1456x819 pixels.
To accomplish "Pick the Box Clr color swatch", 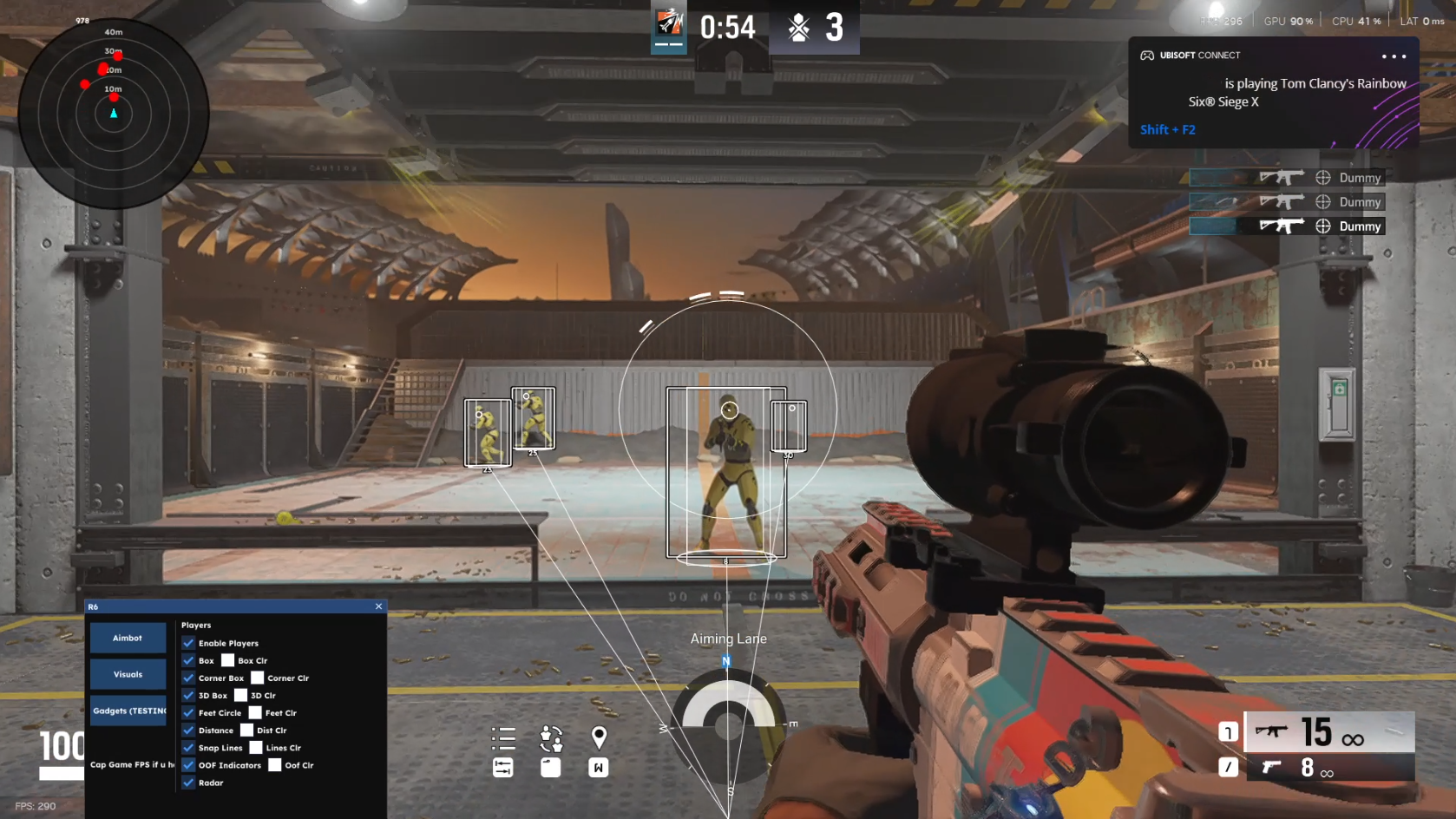I will pyautogui.click(x=228, y=660).
